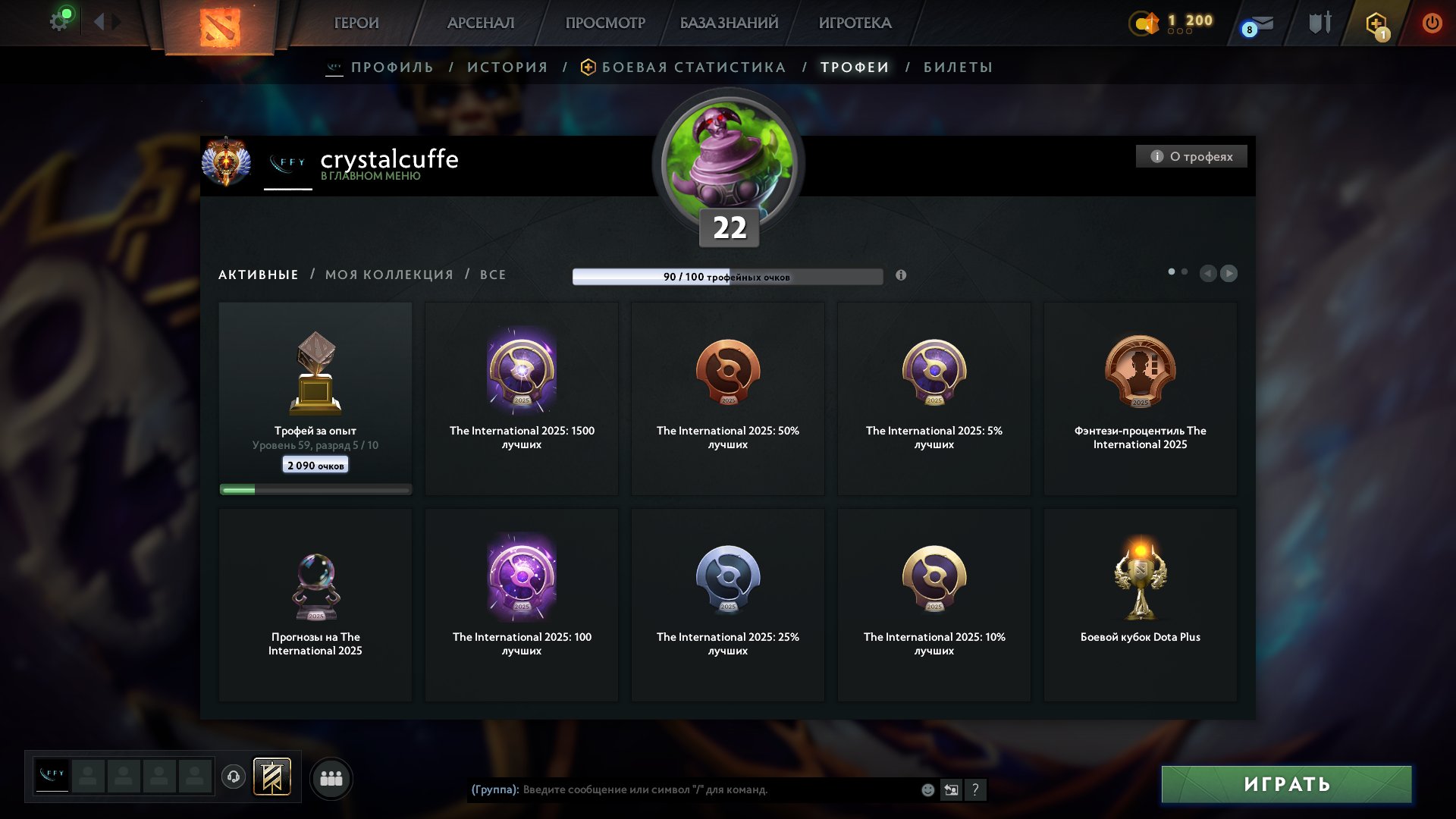Open the БАЗА ЗНАНИЙ learn menu

pos(729,23)
